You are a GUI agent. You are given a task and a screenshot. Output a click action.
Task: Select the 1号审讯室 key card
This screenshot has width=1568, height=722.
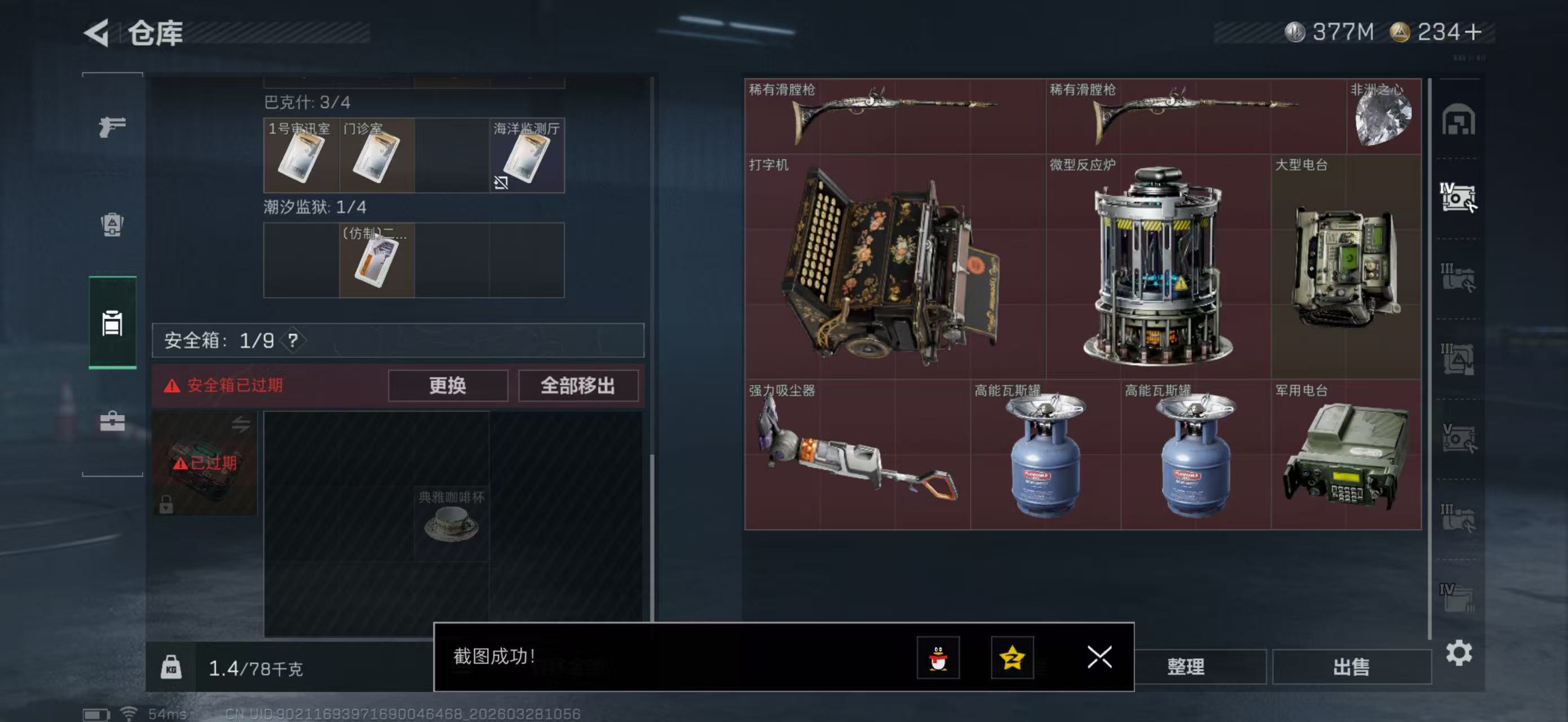point(301,156)
